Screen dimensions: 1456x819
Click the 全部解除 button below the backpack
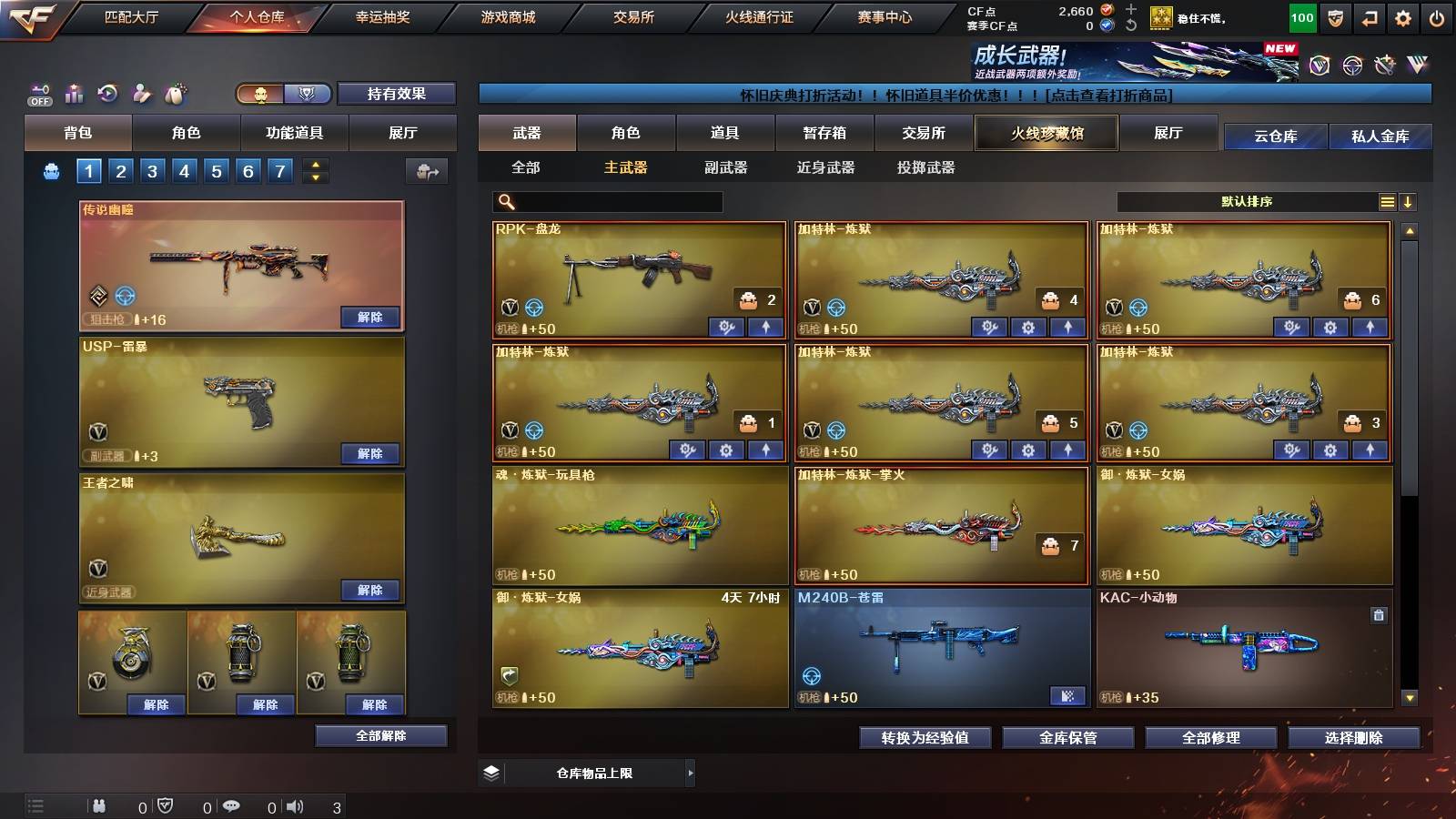(x=379, y=735)
